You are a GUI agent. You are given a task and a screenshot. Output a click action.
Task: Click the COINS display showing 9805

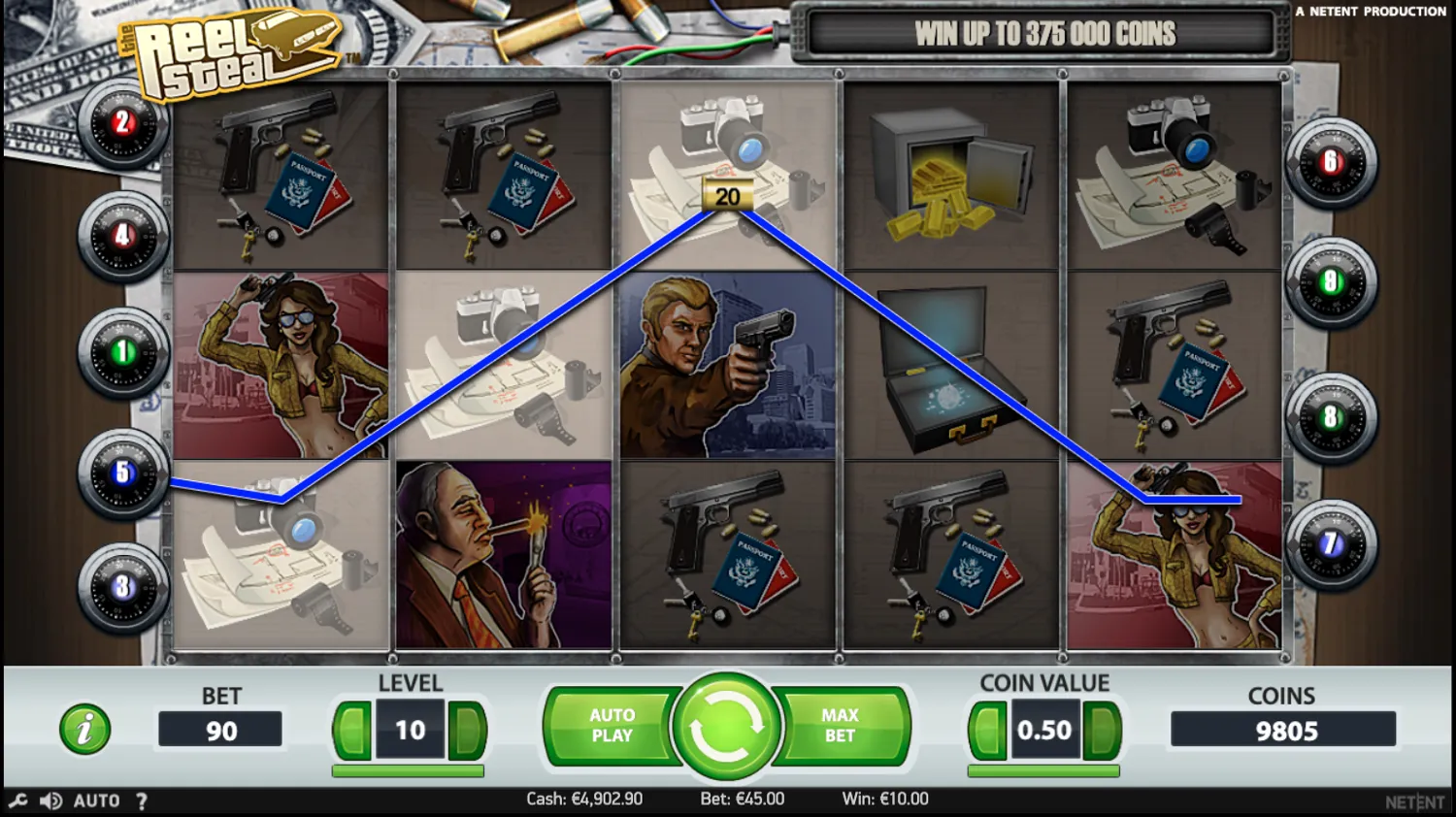1282,730
